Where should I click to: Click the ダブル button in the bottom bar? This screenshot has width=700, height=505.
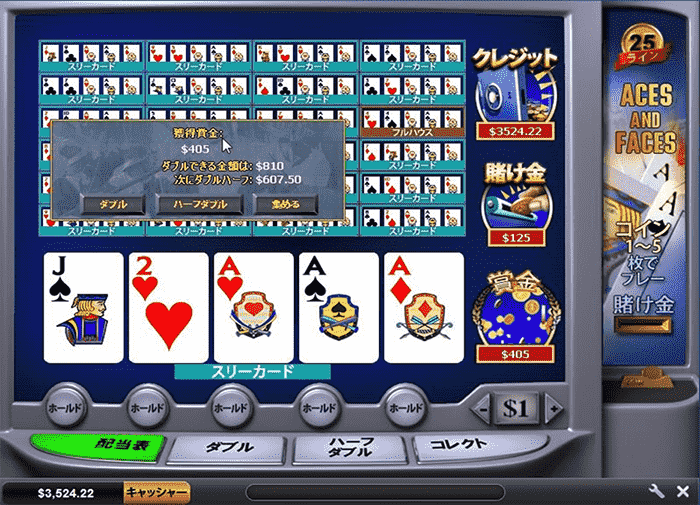pyautogui.click(x=228, y=447)
